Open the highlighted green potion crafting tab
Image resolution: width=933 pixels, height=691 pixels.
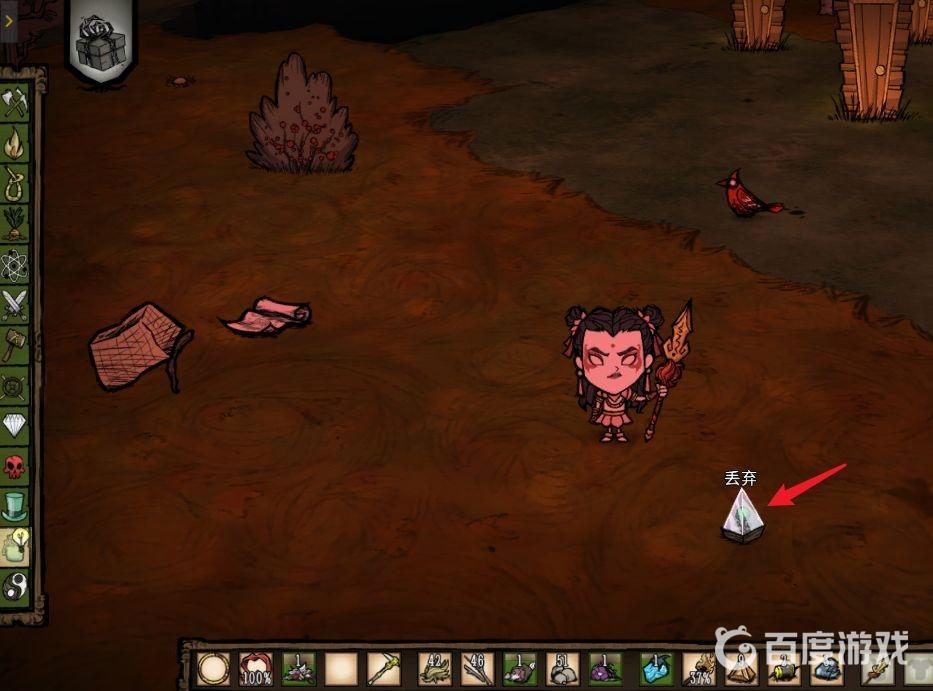pos(14,546)
